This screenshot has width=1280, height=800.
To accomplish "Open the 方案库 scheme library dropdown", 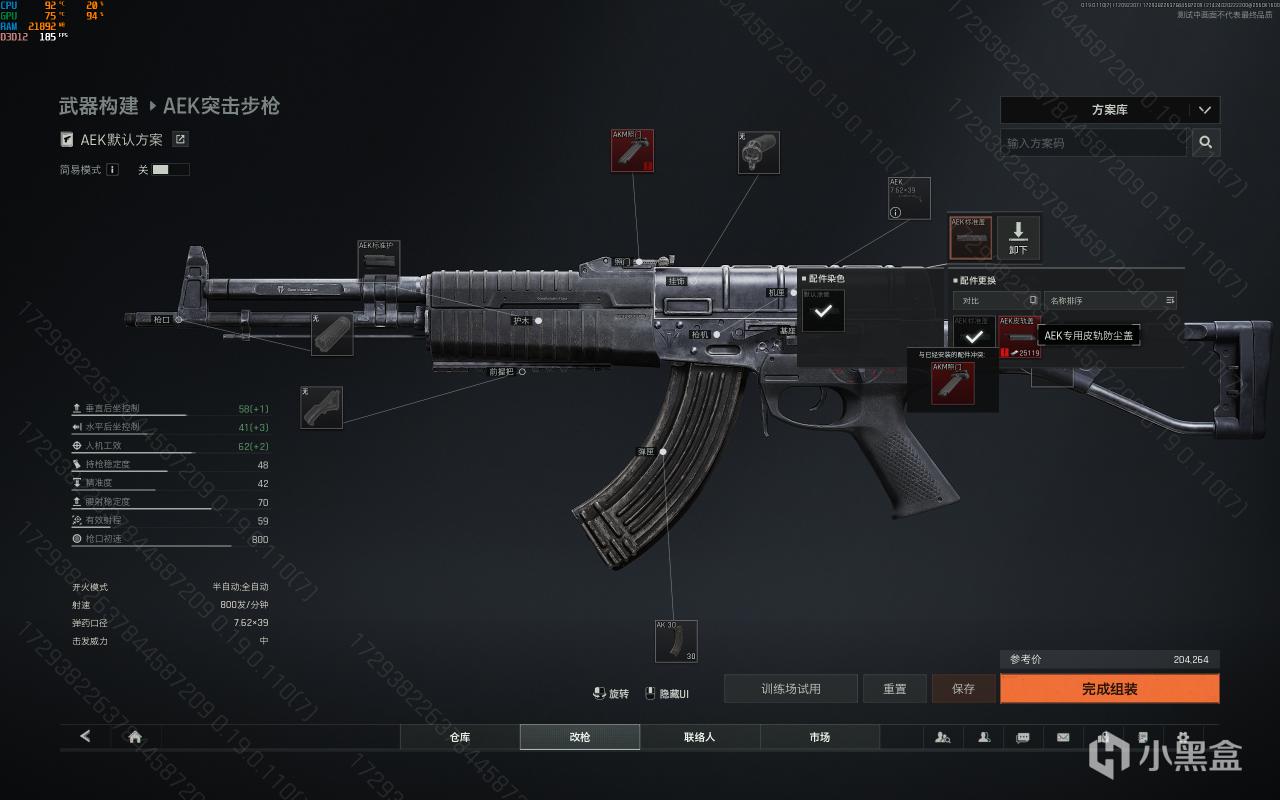I will point(1109,110).
